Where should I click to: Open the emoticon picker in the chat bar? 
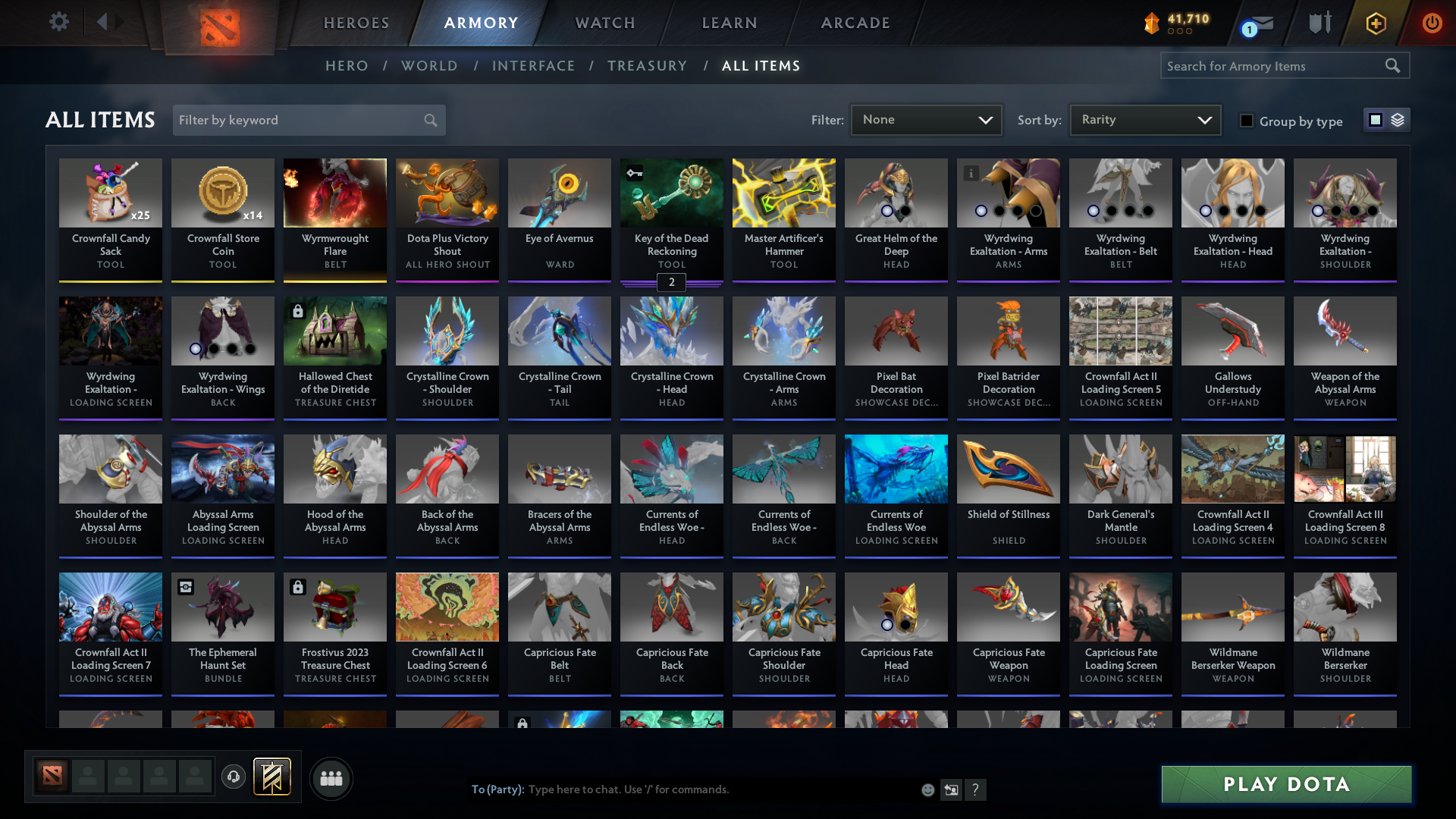[x=927, y=789]
